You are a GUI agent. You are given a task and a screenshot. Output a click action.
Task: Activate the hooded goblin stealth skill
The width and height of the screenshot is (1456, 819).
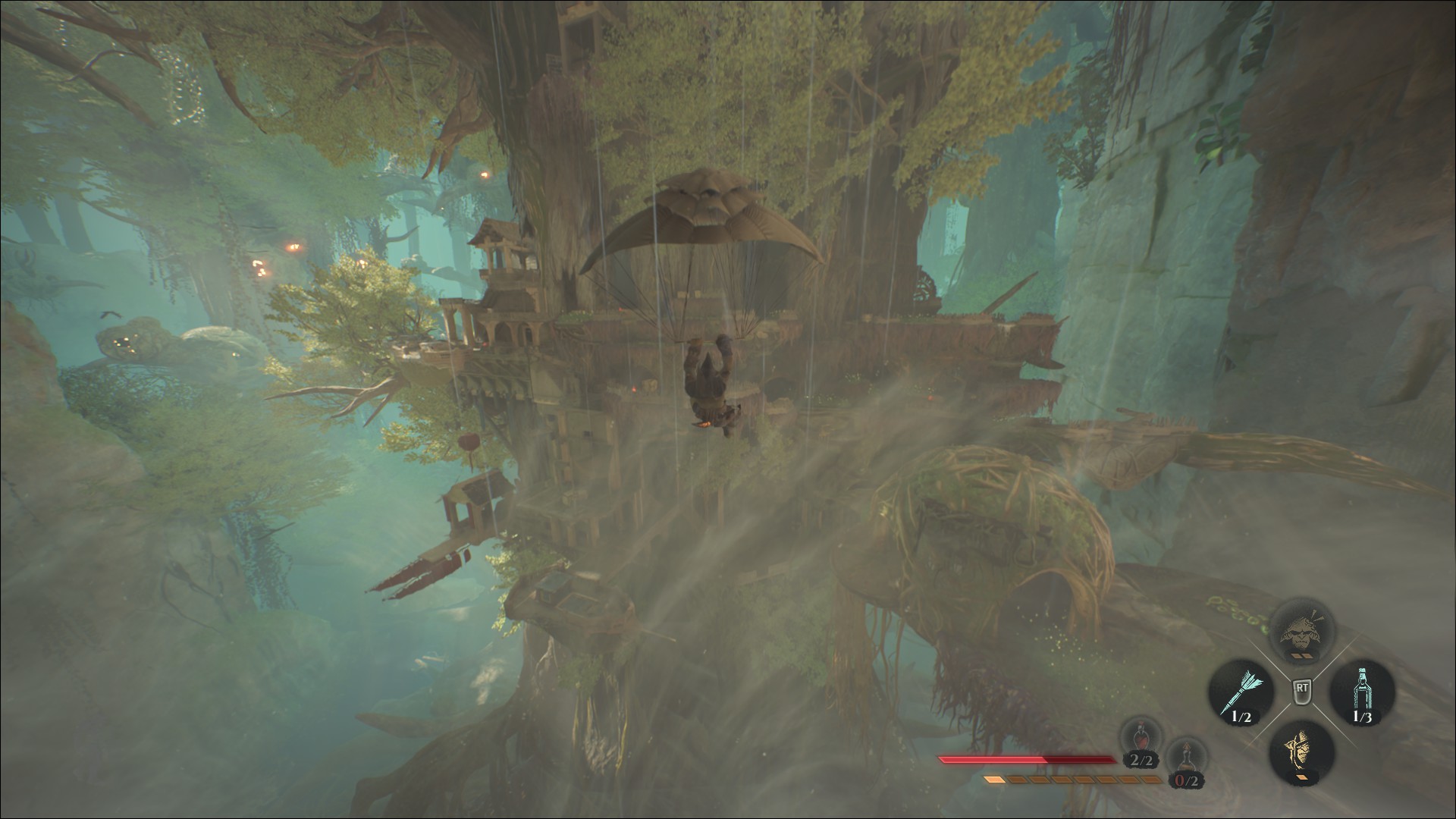point(1301,752)
